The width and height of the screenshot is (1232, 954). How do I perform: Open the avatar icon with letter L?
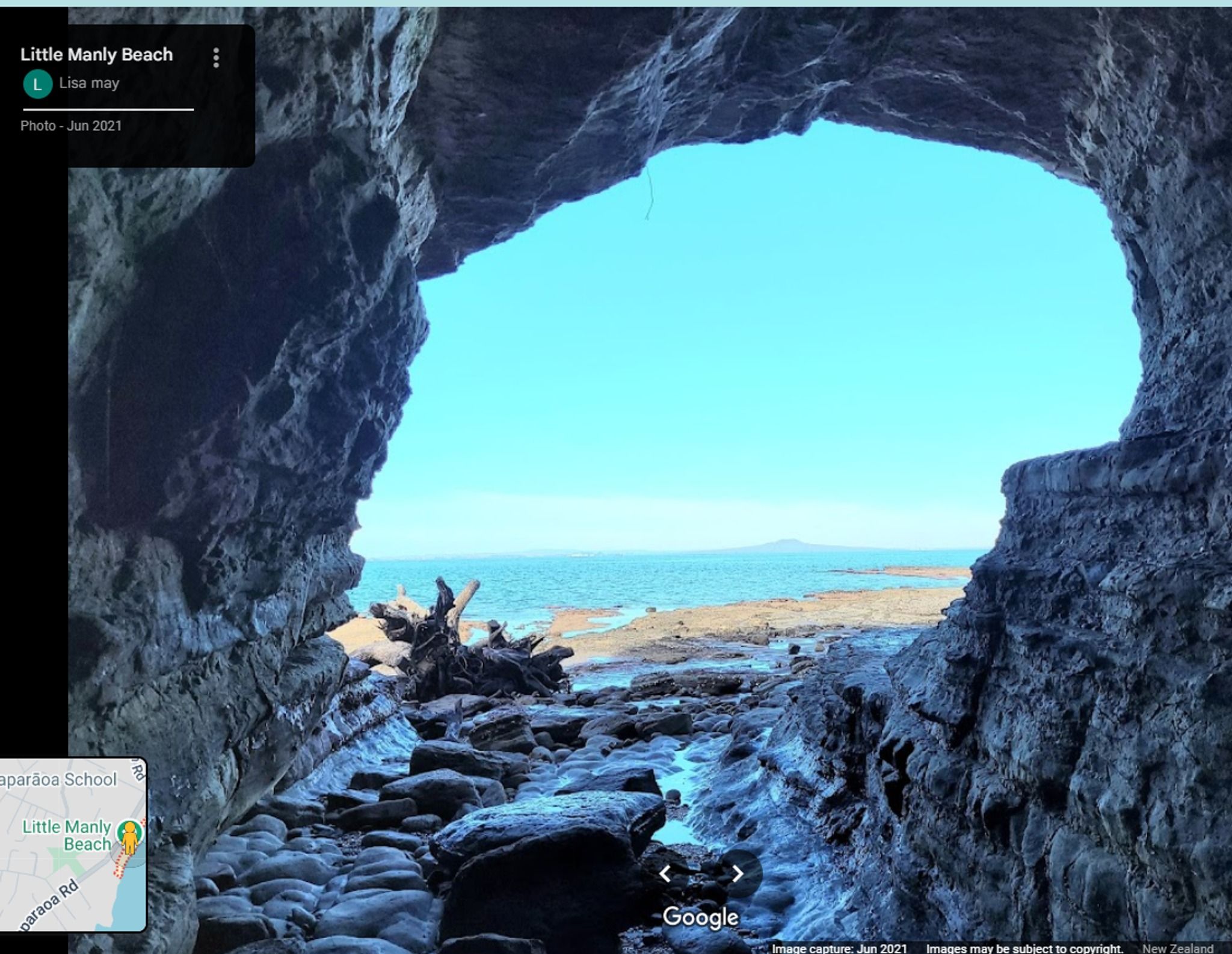(x=37, y=84)
